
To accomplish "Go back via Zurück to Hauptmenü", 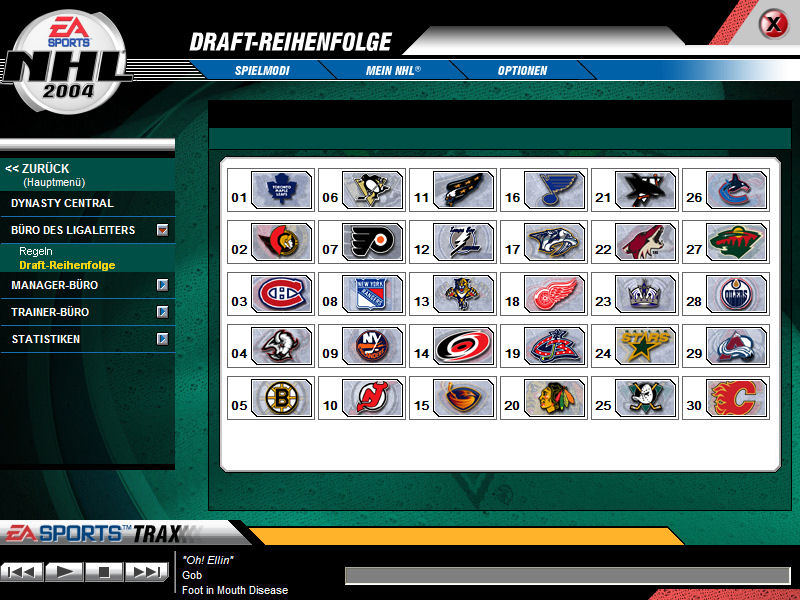I will coord(38,169).
